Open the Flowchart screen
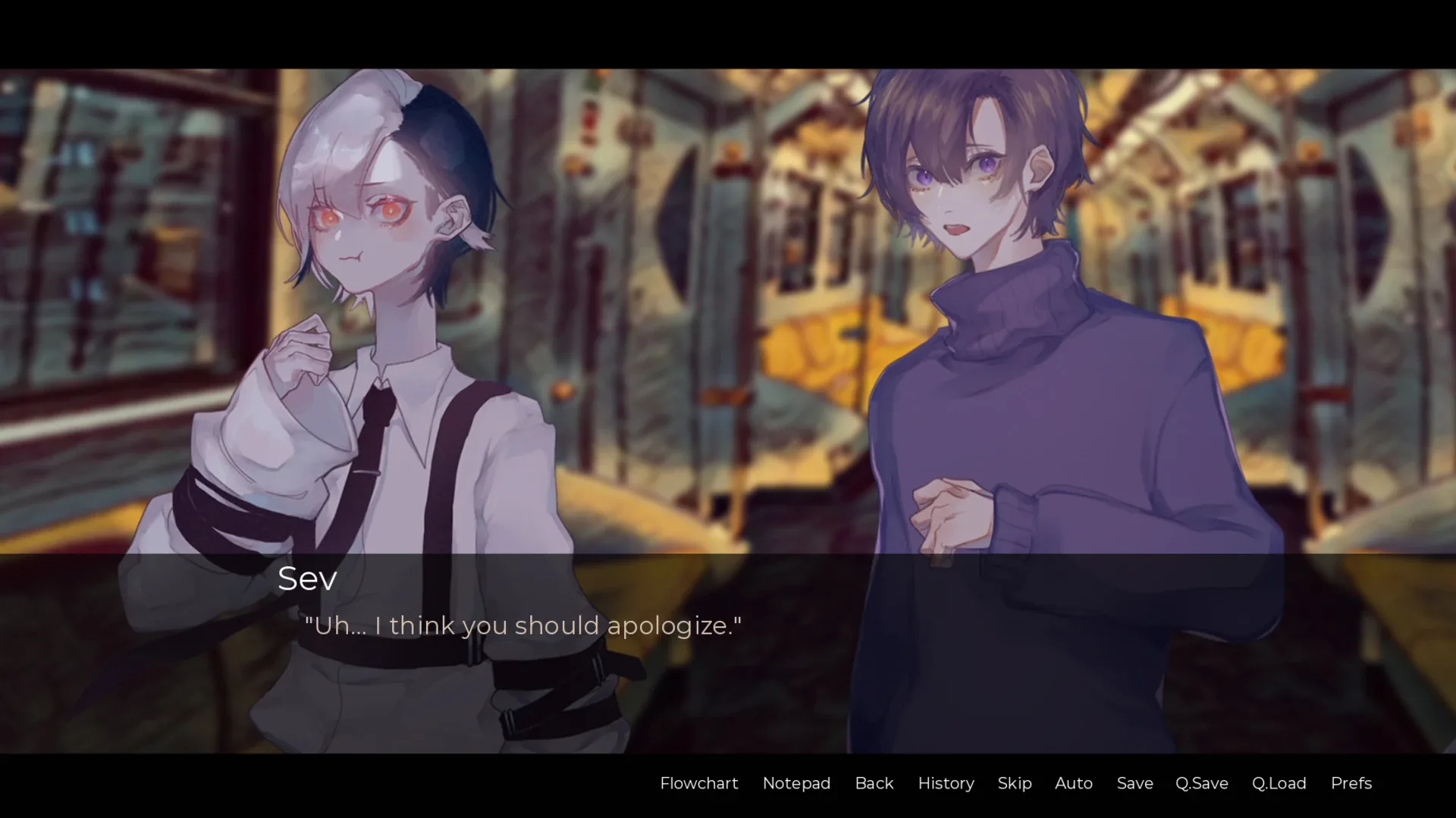Image resolution: width=1456 pixels, height=818 pixels. pyautogui.click(x=699, y=783)
